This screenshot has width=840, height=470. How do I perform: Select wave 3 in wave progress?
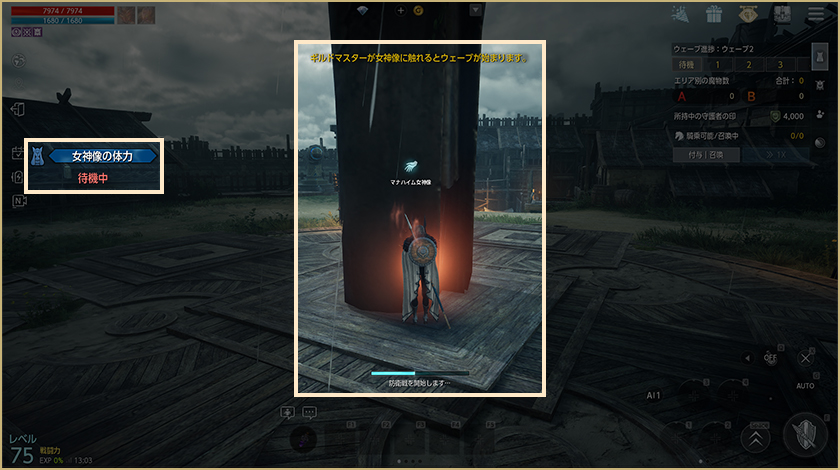coord(781,64)
